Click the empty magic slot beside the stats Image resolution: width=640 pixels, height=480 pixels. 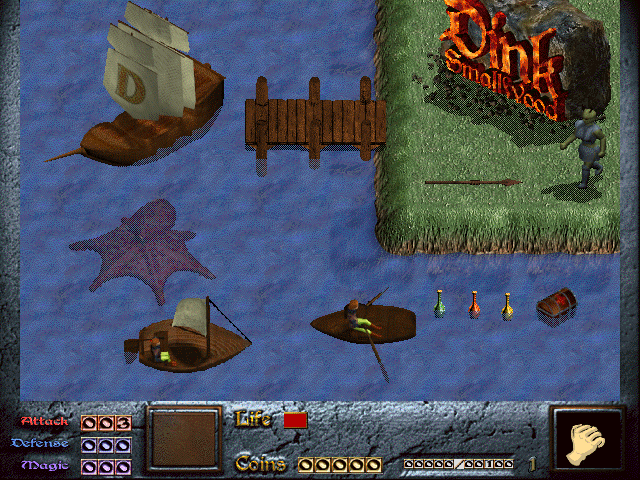(x=183, y=440)
